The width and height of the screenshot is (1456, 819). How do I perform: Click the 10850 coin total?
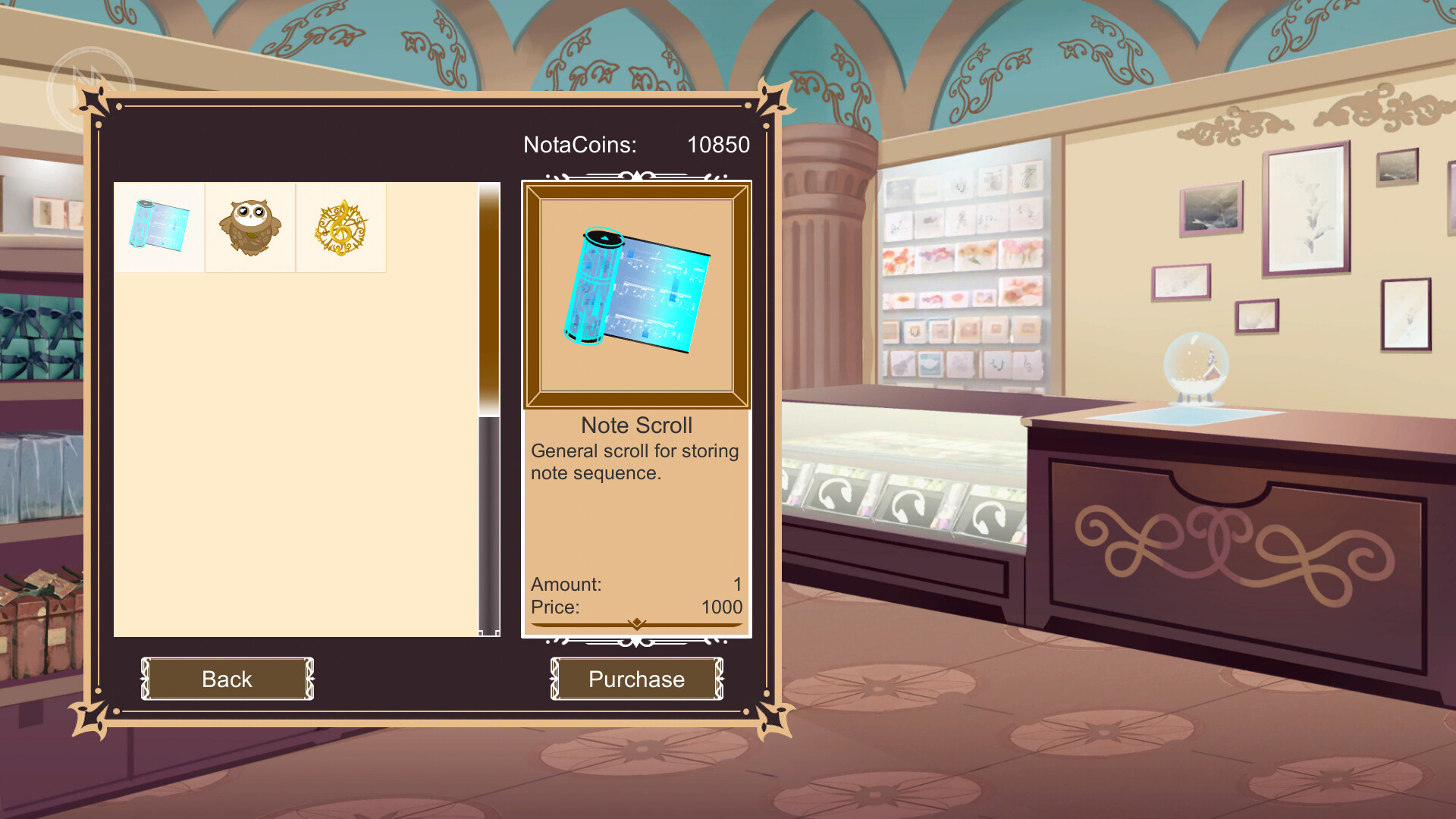(x=717, y=145)
